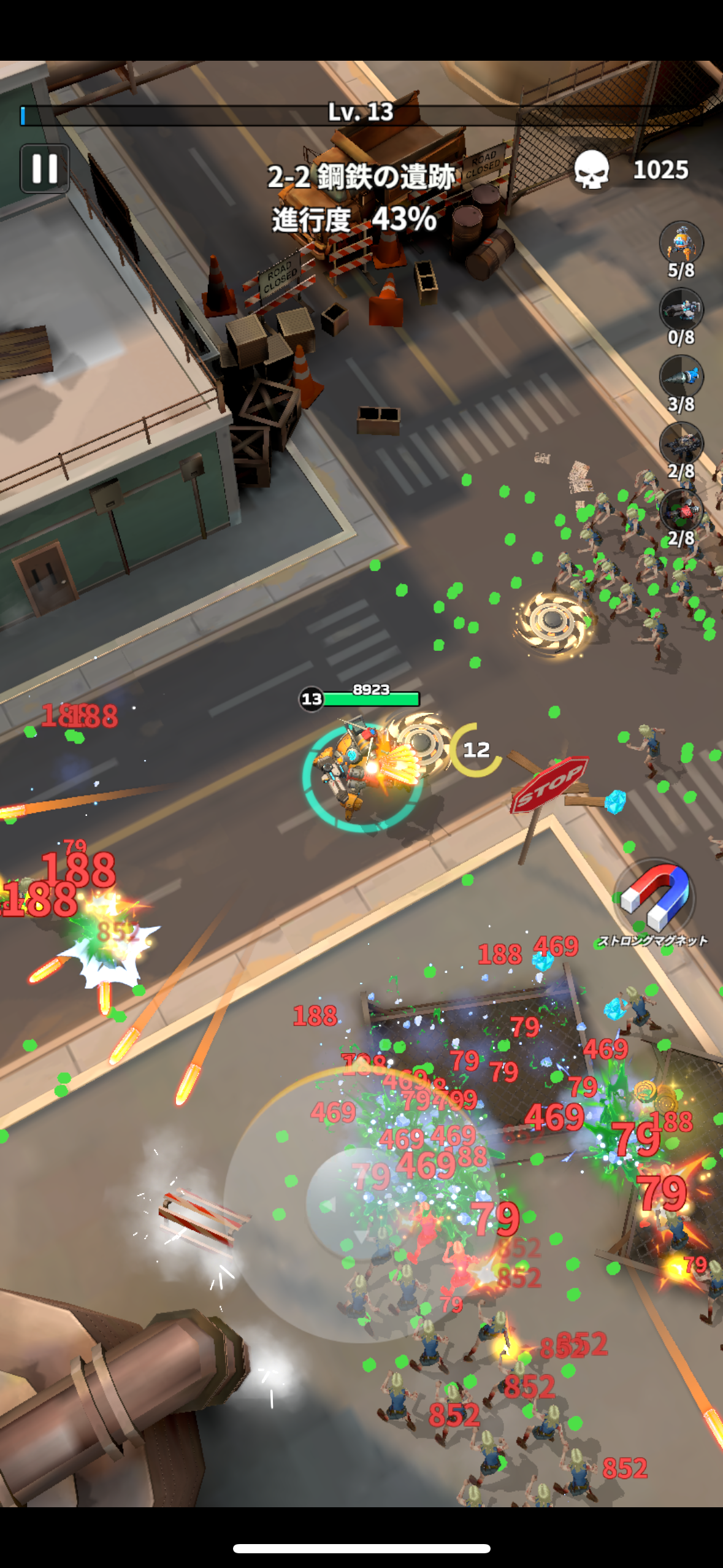
Task: Tap the red gun weapon icon
Action: 681,510
